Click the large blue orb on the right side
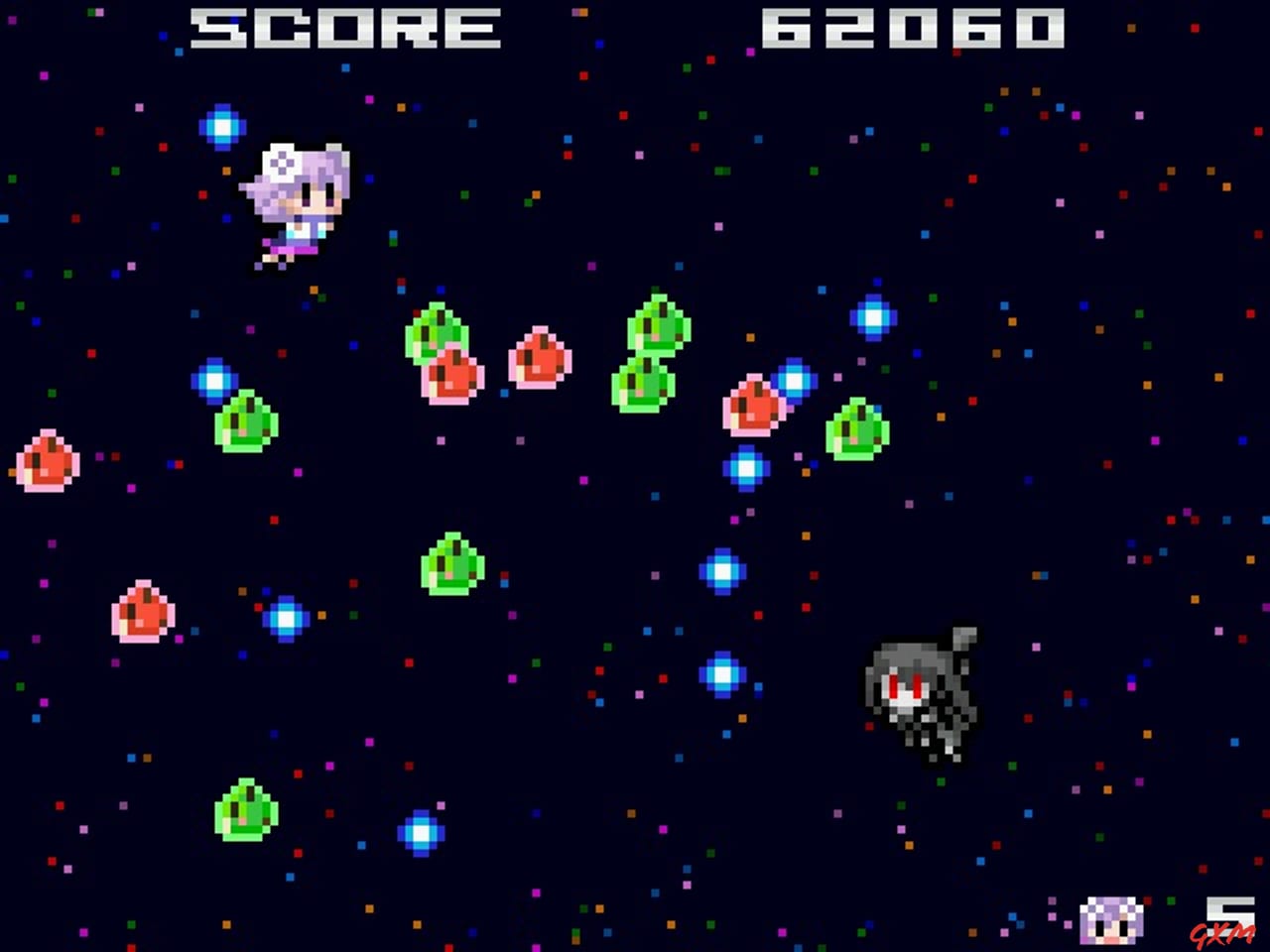 pos(873,317)
